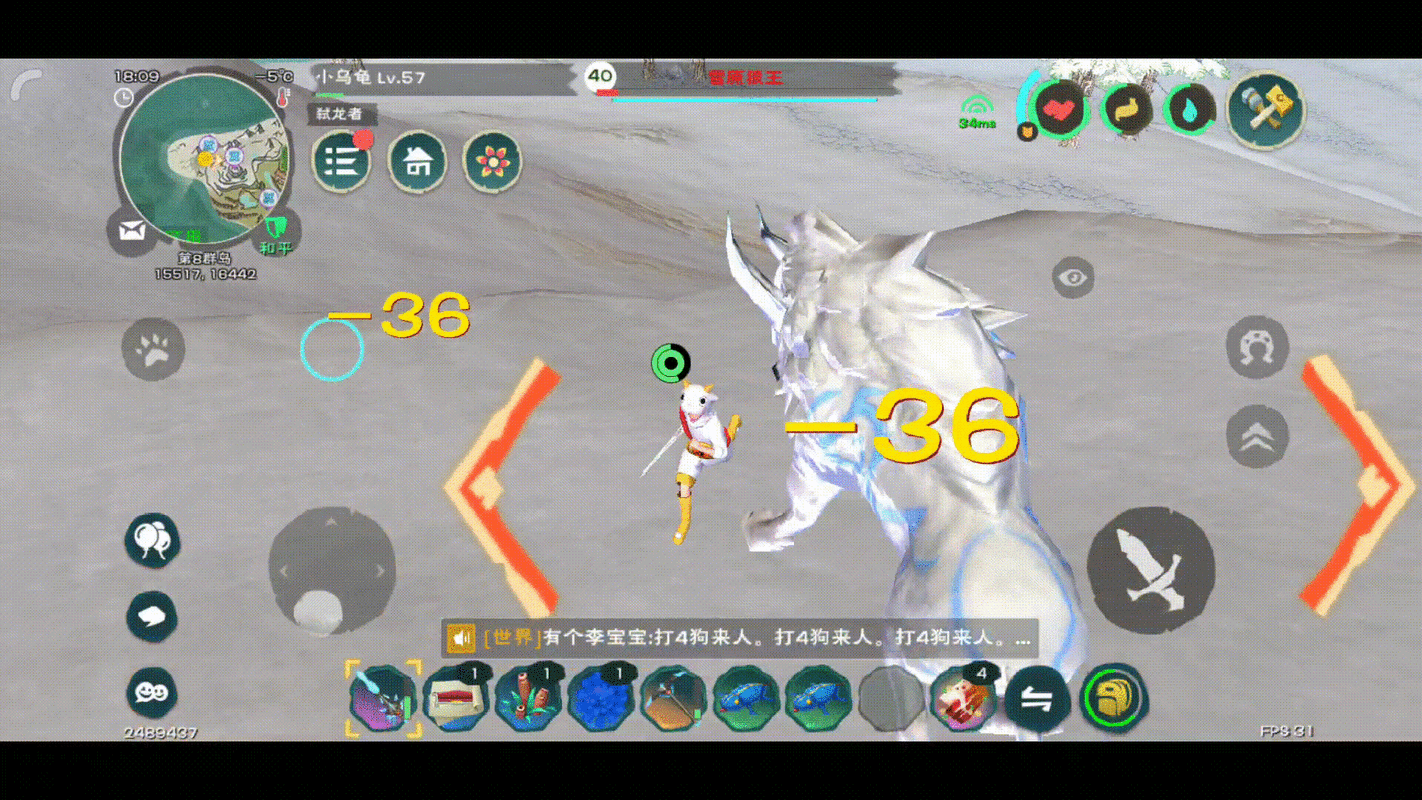This screenshot has width=1422, height=800.
Task: Mute the world chat speaker icon
Action: (459, 638)
